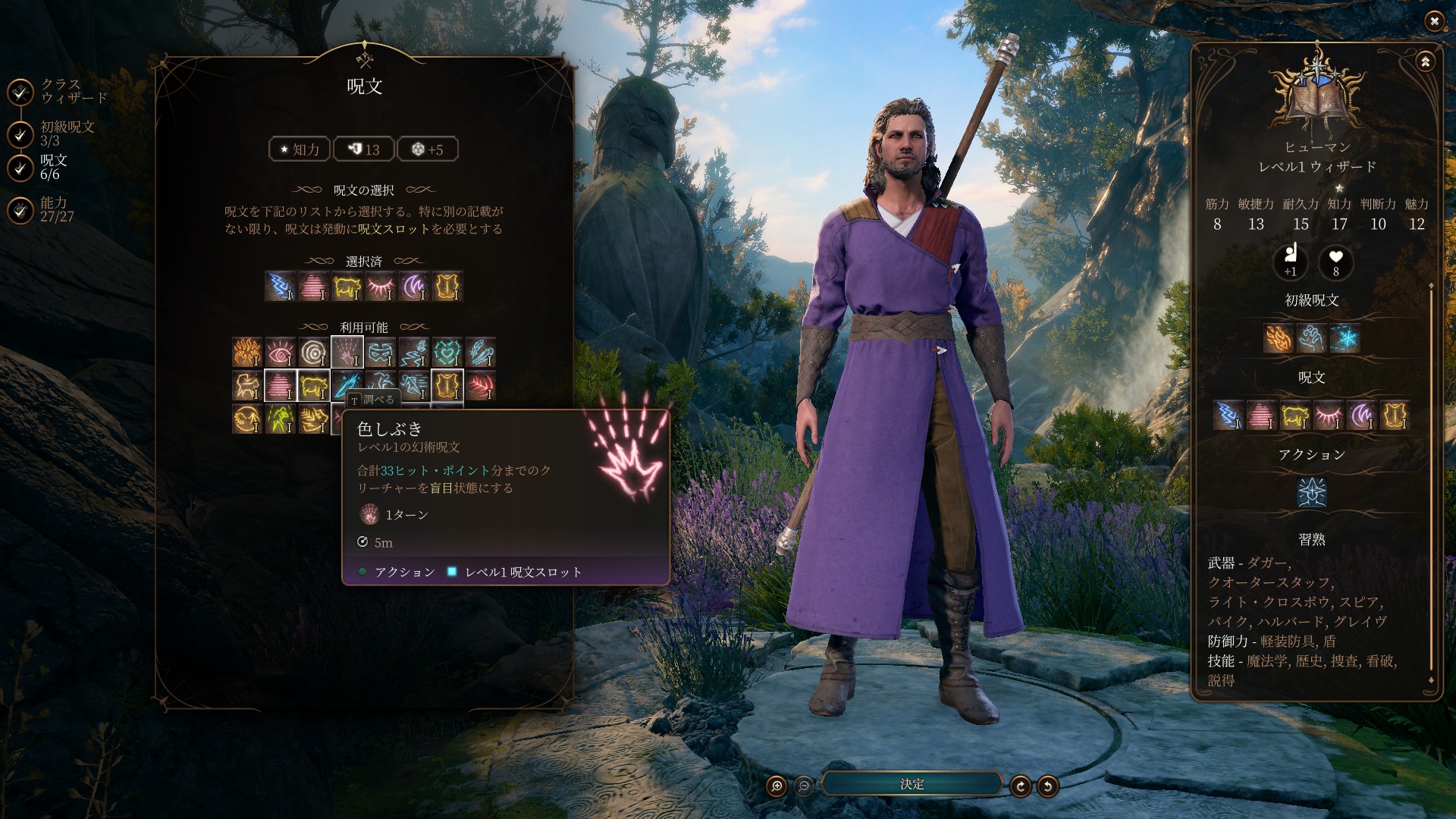The image size is (1456, 819).
Task: Zoom in on the character model
Action: (x=777, y=786)
